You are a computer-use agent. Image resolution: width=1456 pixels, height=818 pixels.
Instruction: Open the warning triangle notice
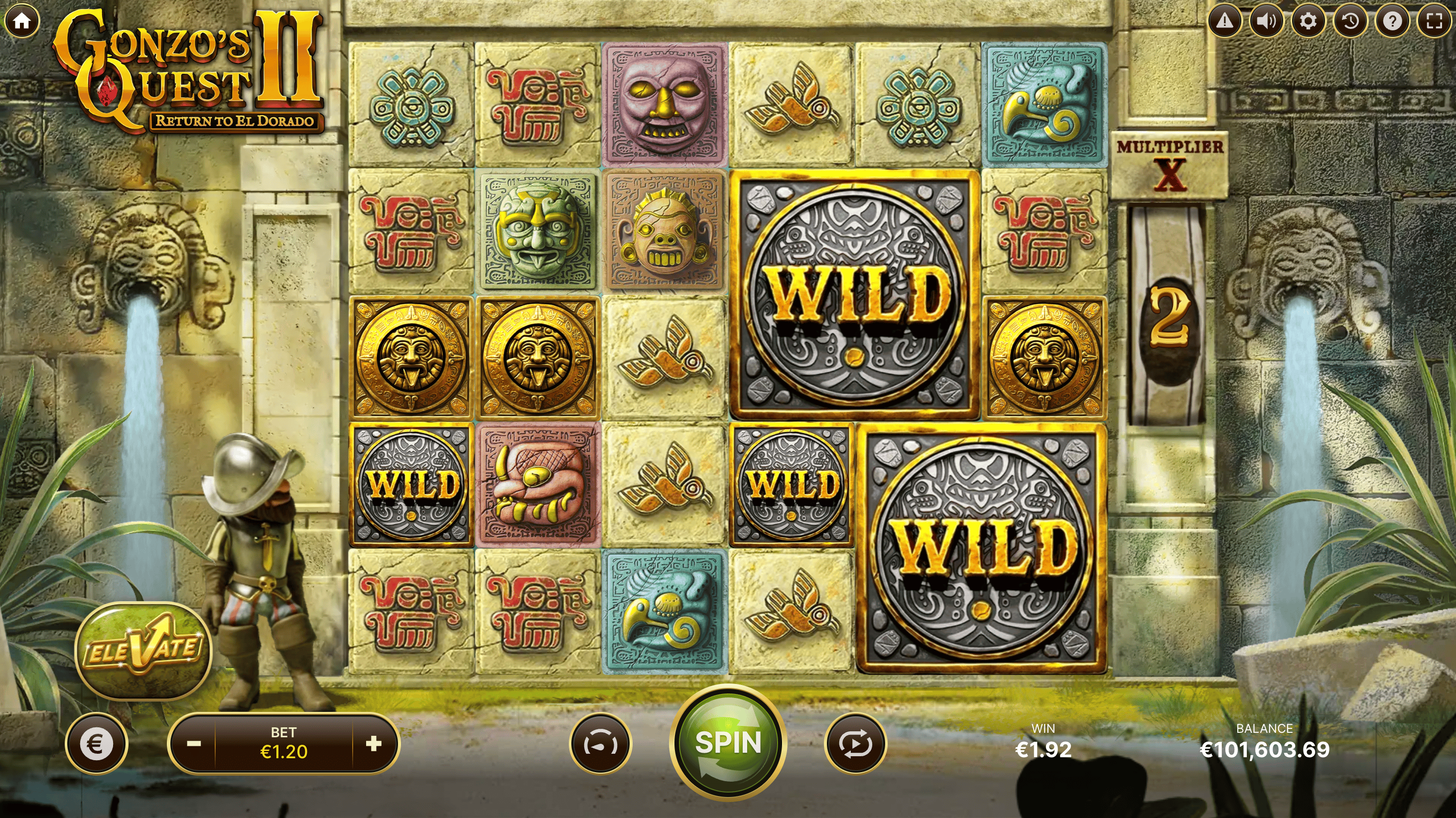click(1224, 21)
